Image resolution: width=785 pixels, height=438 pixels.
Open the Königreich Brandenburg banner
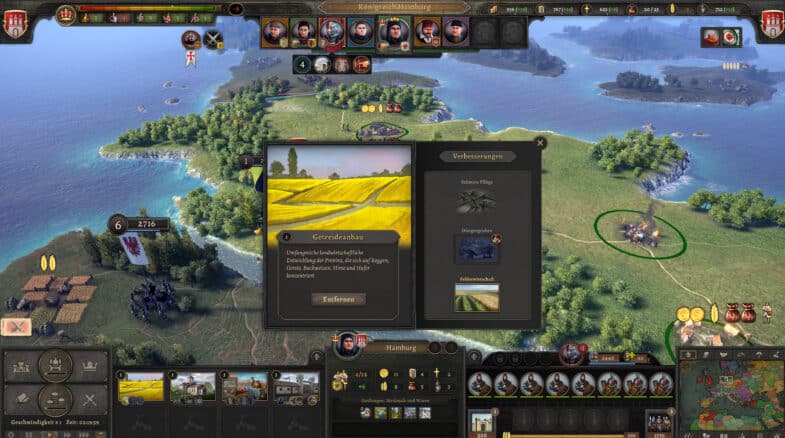393,7
